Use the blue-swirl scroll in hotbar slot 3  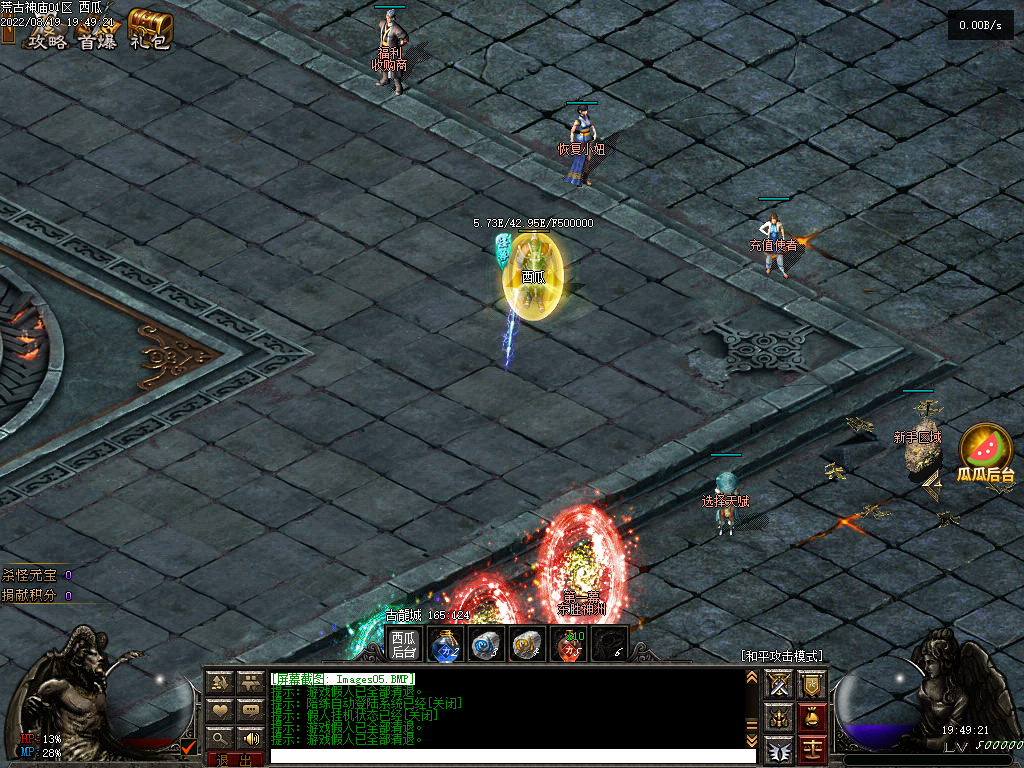(x=486, y=646)
